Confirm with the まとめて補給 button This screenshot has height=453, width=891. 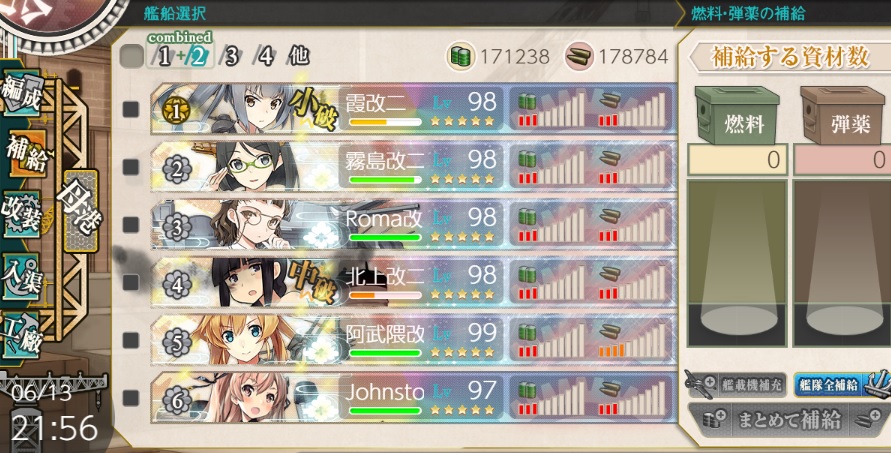(788, 420)
